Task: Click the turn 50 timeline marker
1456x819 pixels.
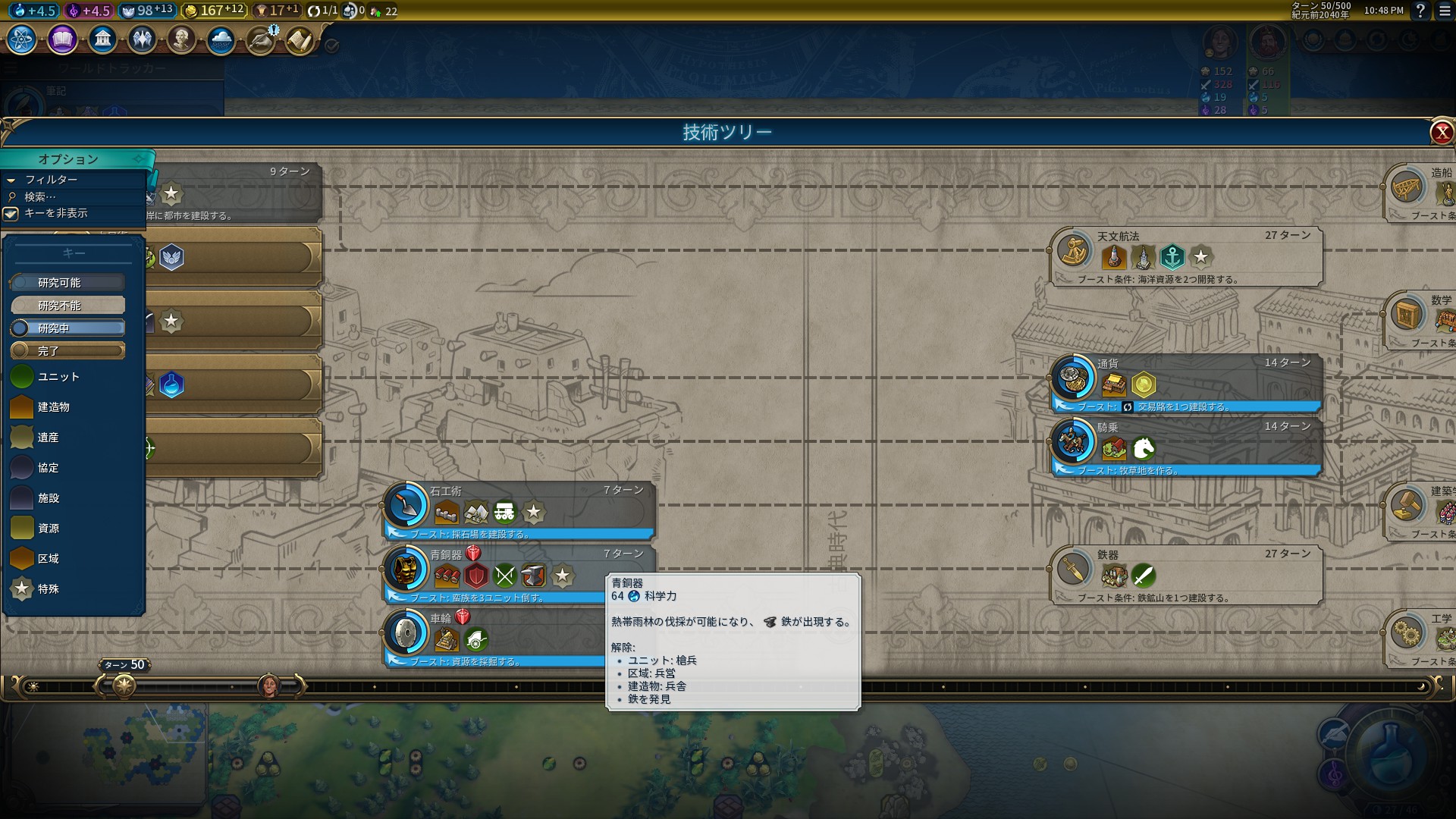Action: pyautogui.click(x=124, y=686)
